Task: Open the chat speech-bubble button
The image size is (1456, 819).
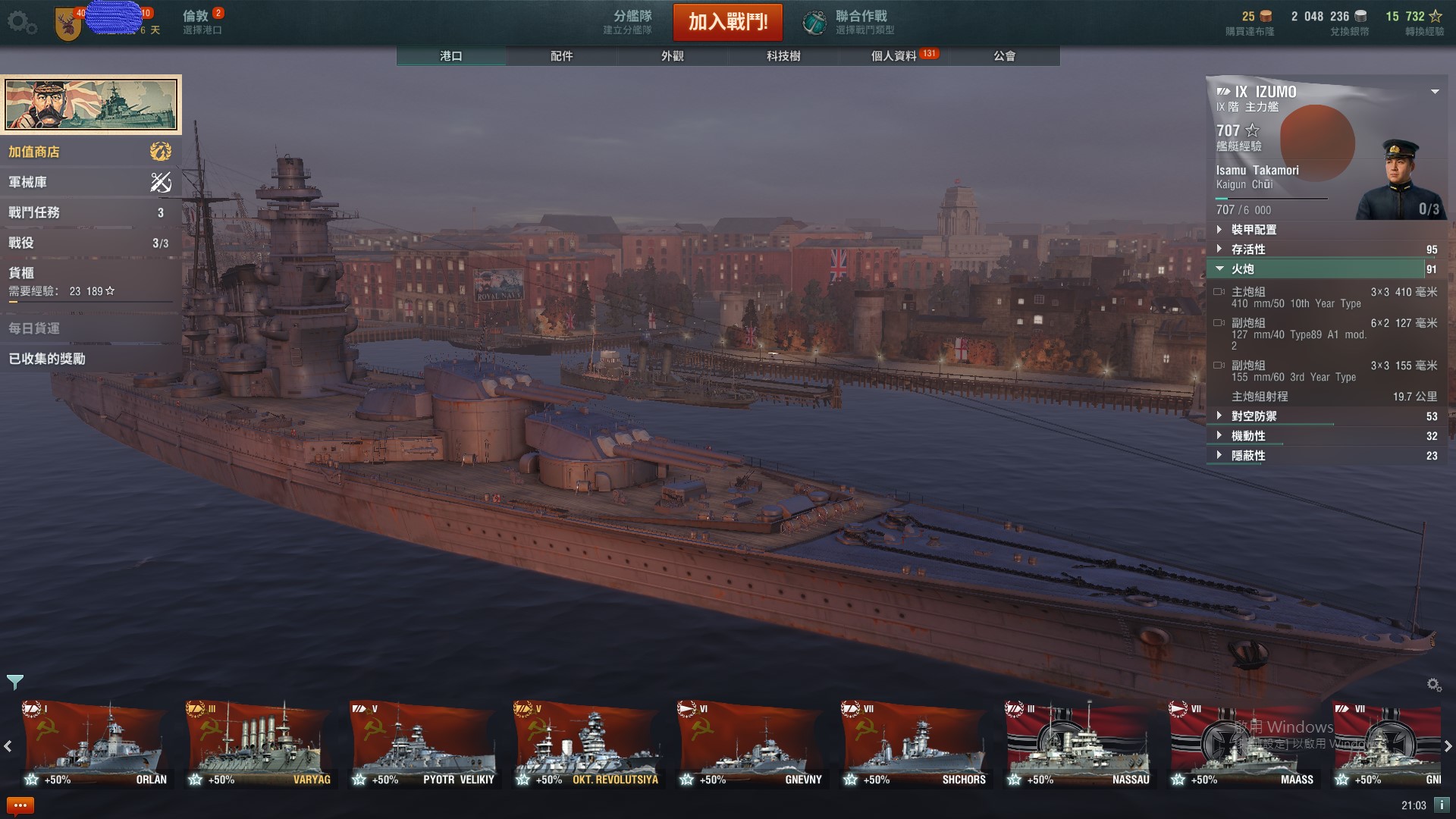Action: (x=20, y=805)
